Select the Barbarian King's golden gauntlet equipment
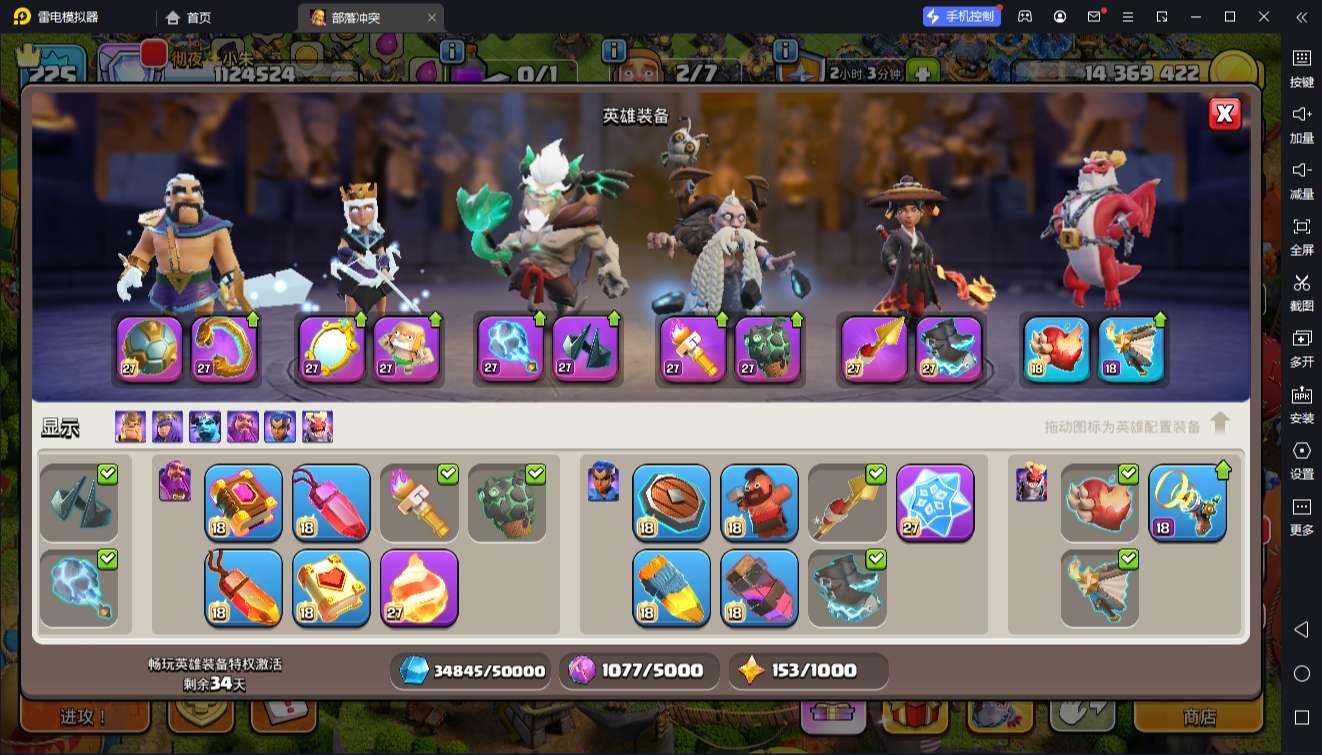The image size is (1322, 755). click(224, 349)
